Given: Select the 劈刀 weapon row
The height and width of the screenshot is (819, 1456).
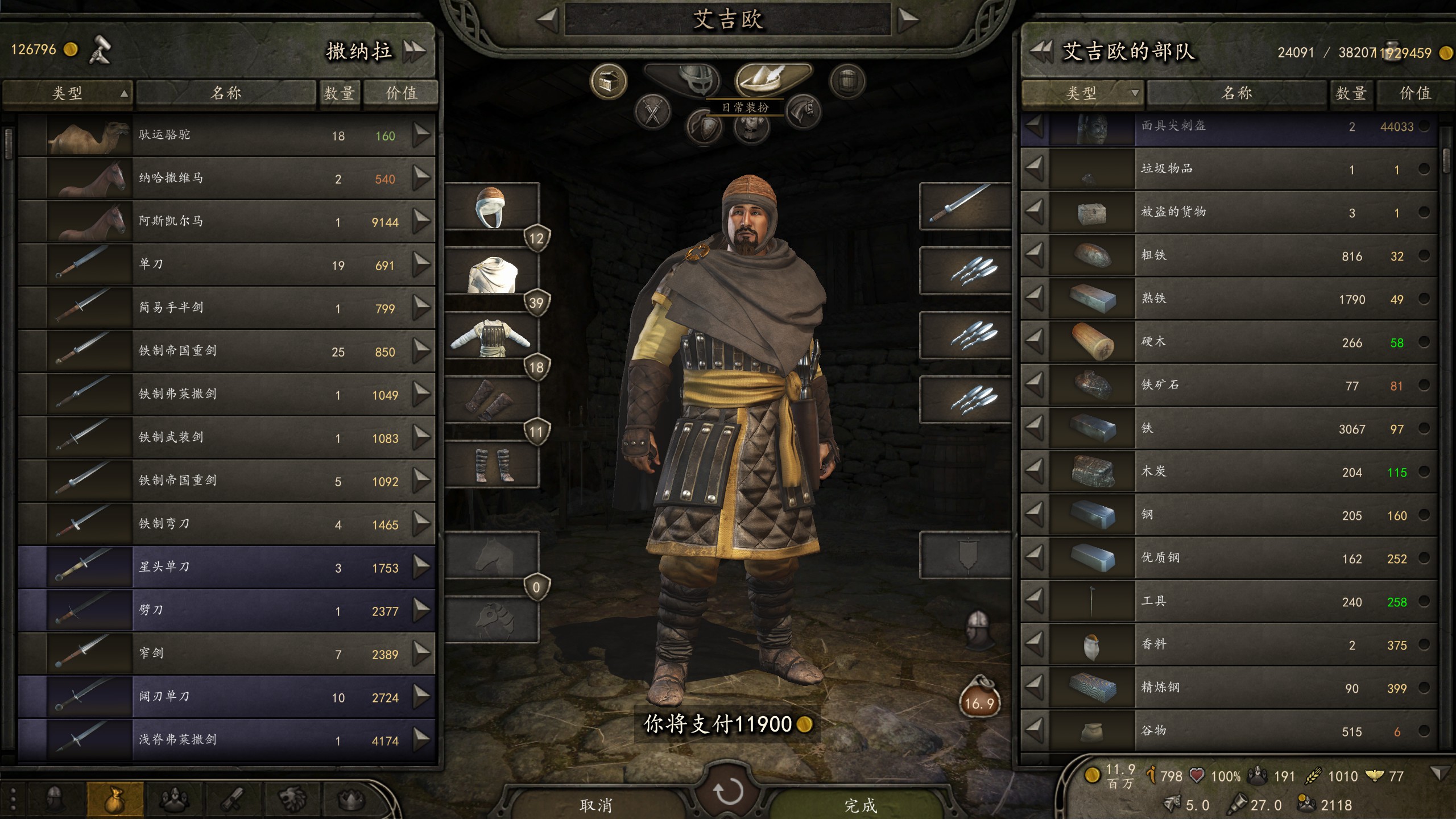Looking at the screenshot, I should 227,610.
